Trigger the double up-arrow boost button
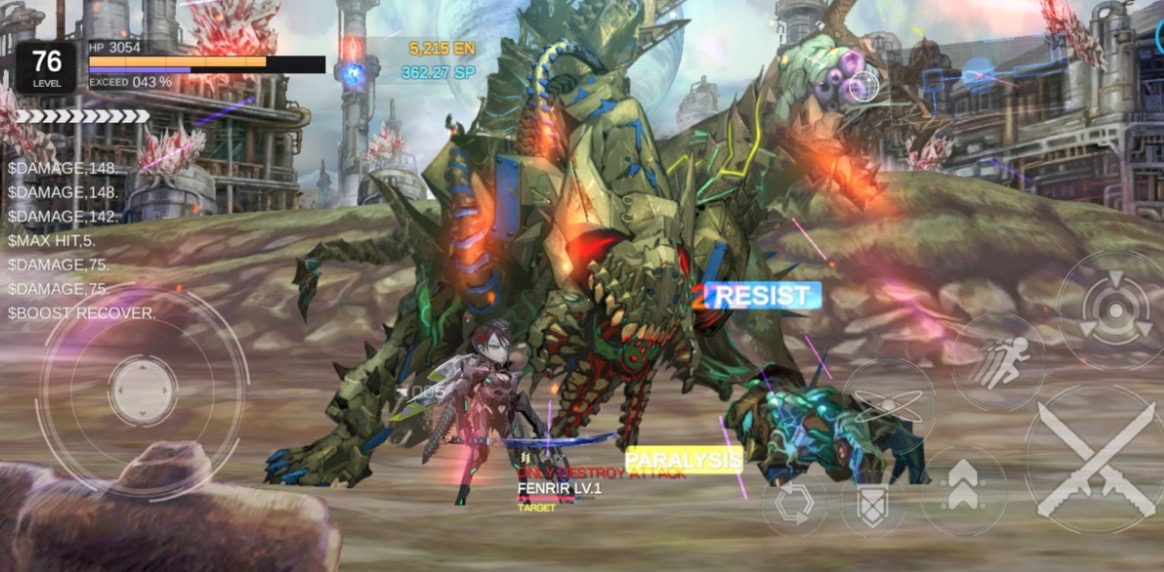This screenshot has width=1164, height=572. tap(963, 491)
